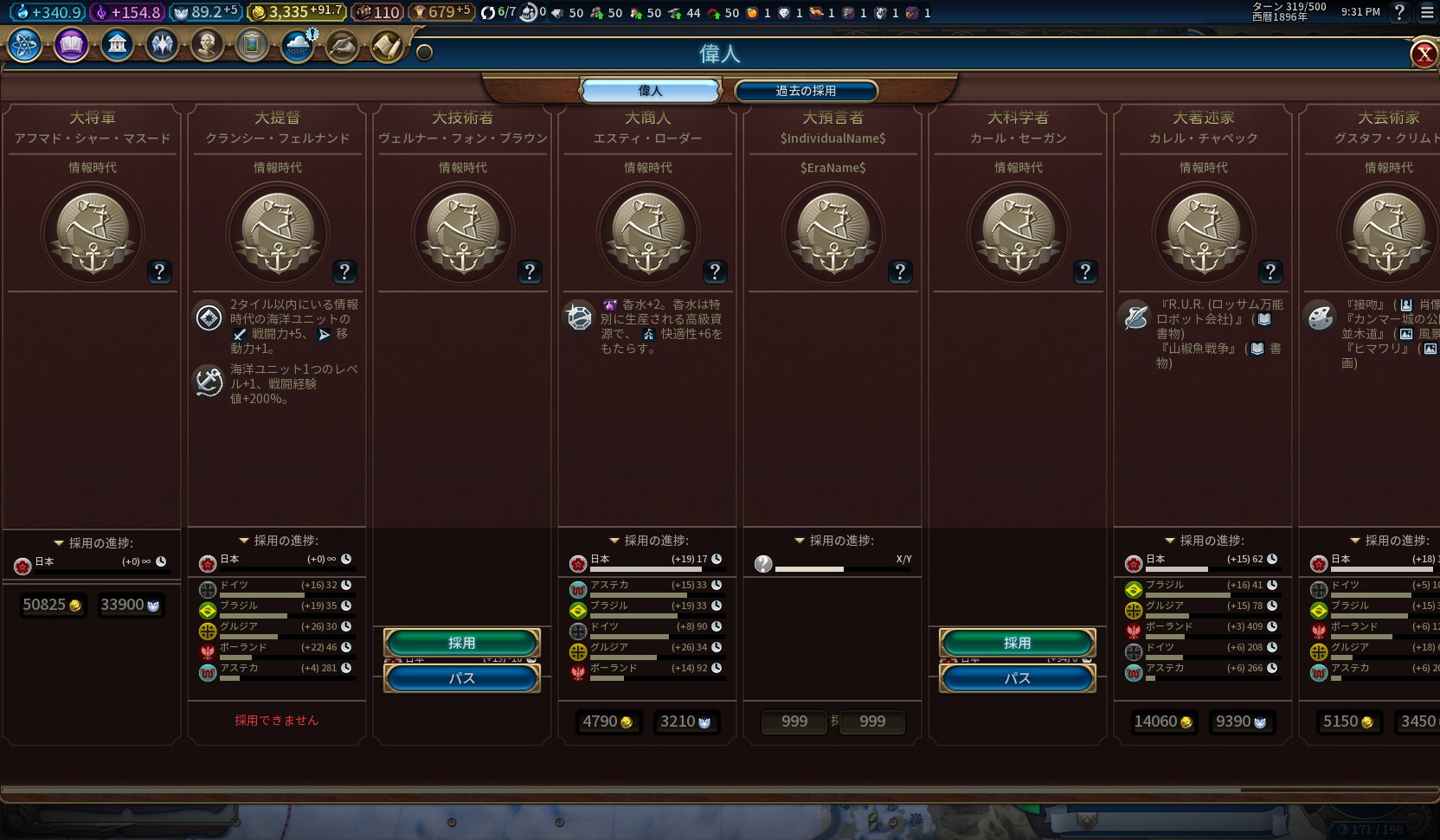Viewport: 1440px width, 840px height.
Task: Collapse Great Merchant 採用の進捗 section
Action: (614, 541)
